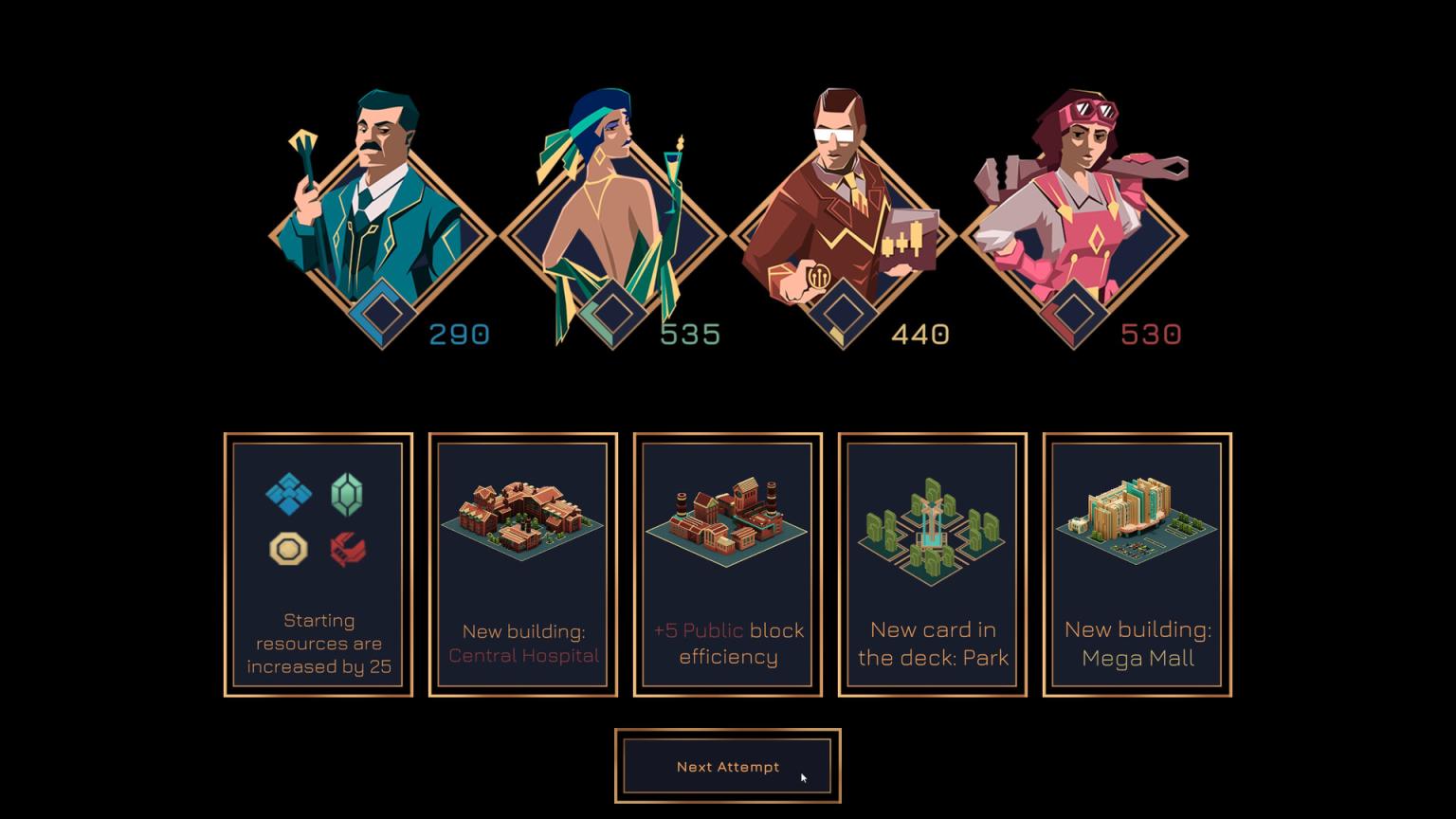
Task: Click the green crystal resource icon
Action: click(349, 493)
